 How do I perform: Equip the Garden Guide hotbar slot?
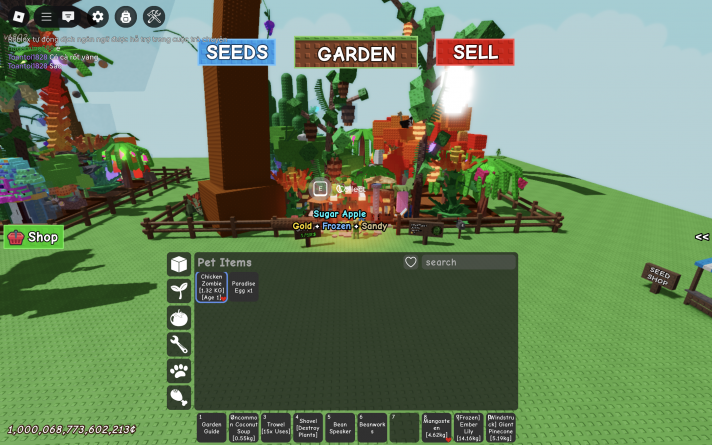coord(211,428)
